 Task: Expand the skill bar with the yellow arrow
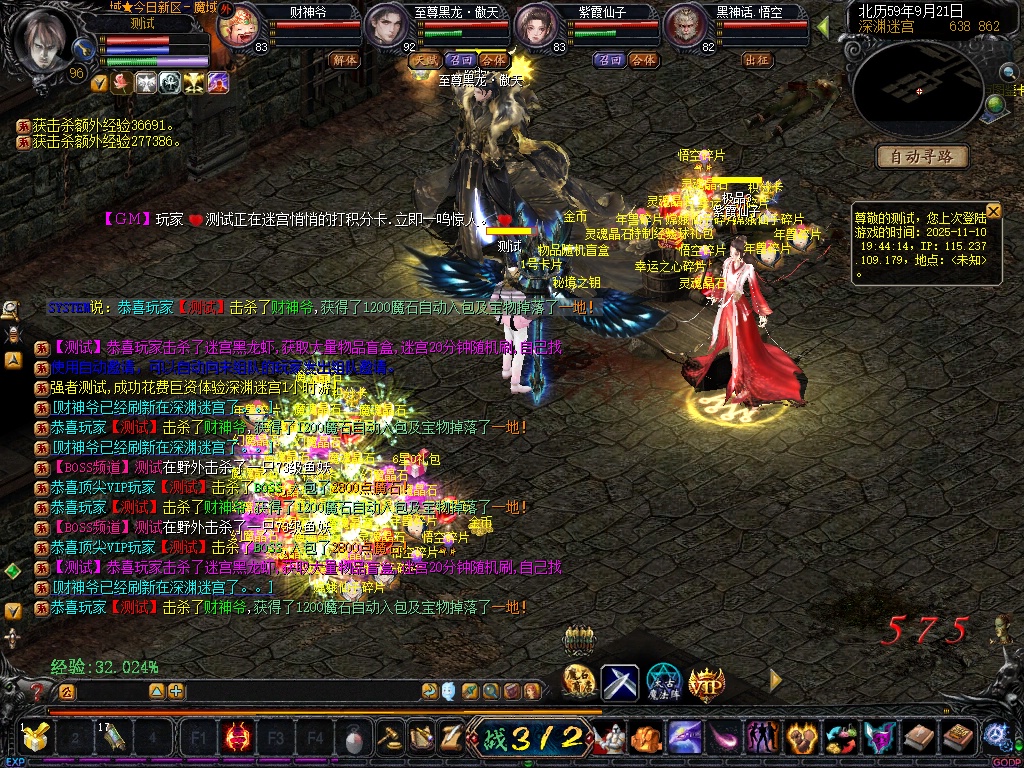point(775,680)
